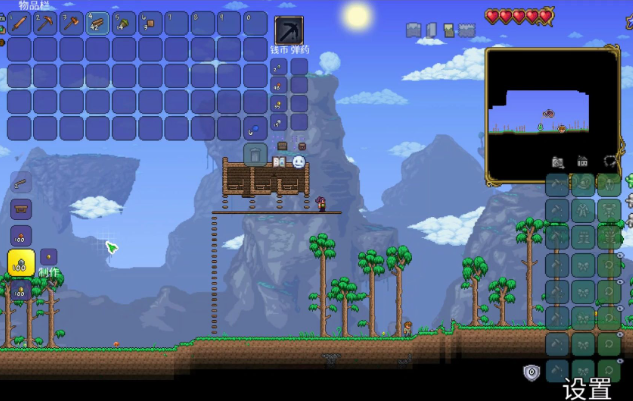This screenshot has height=401, width=633.
Task: Click the round white face emote icon
Action: (298, 161)
